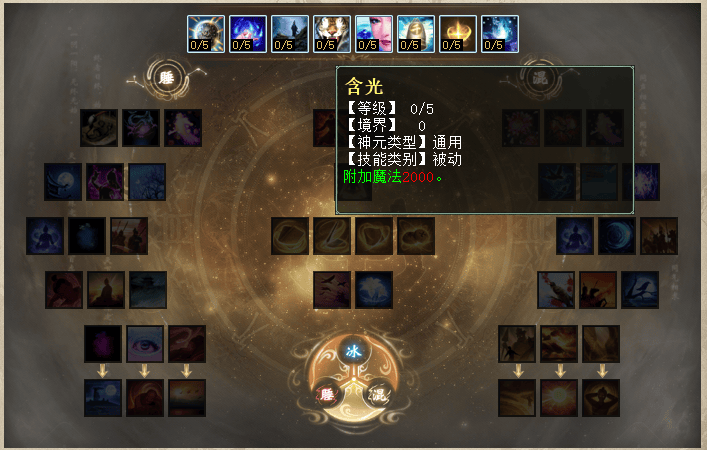Choose the flying birds skill icon
This screenshot has width=707, height=450.
point(332,290)
